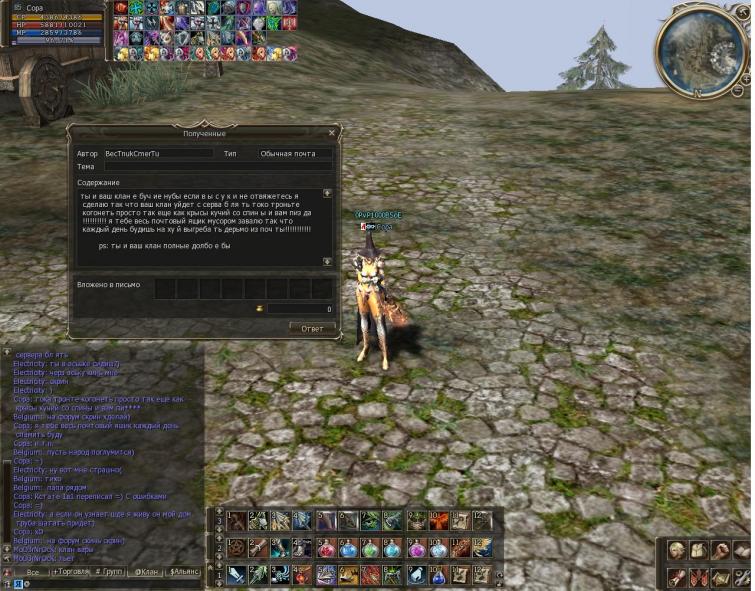This screenshot has height=591, width=755.
Task: Open the world map icon
Action: coord(720,577)
